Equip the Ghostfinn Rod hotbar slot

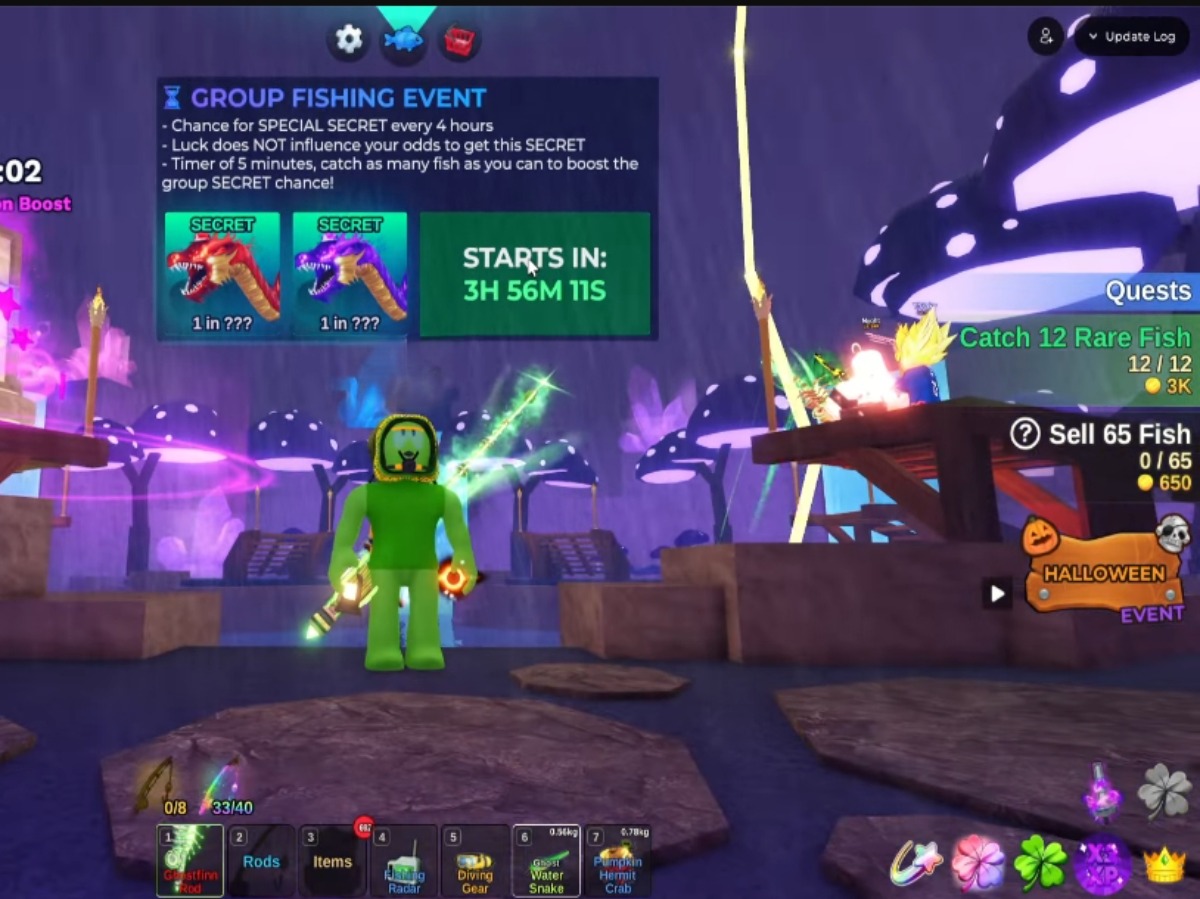(x=190, y=861)
